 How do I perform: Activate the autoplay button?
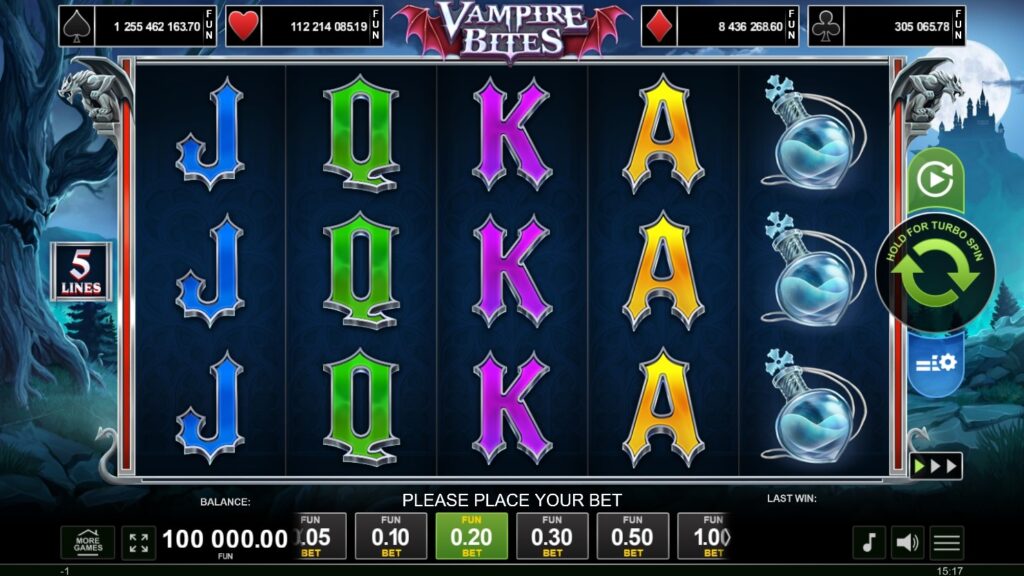tap(935, 180)
